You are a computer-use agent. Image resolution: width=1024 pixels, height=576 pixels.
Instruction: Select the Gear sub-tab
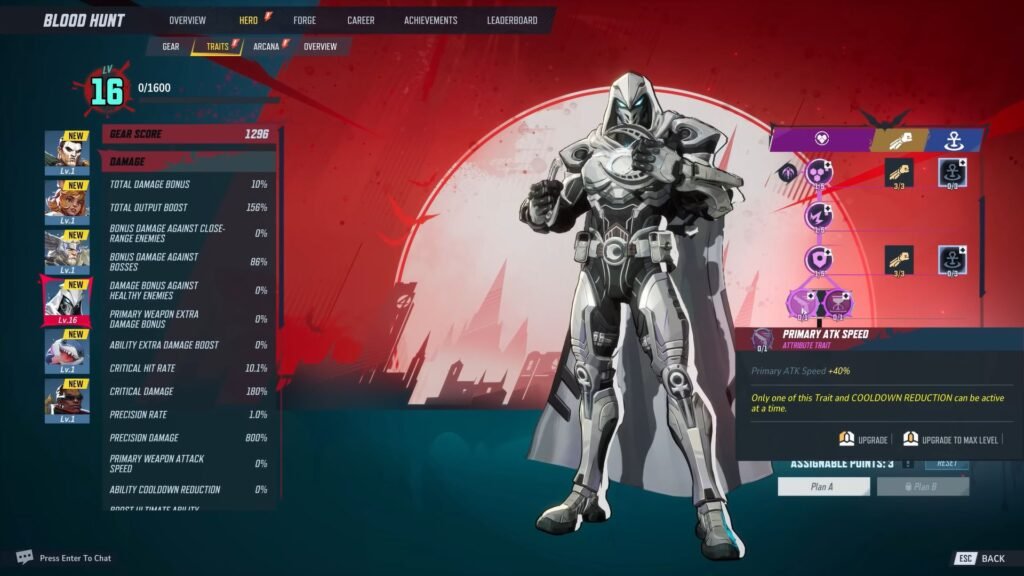pos(171,46)
